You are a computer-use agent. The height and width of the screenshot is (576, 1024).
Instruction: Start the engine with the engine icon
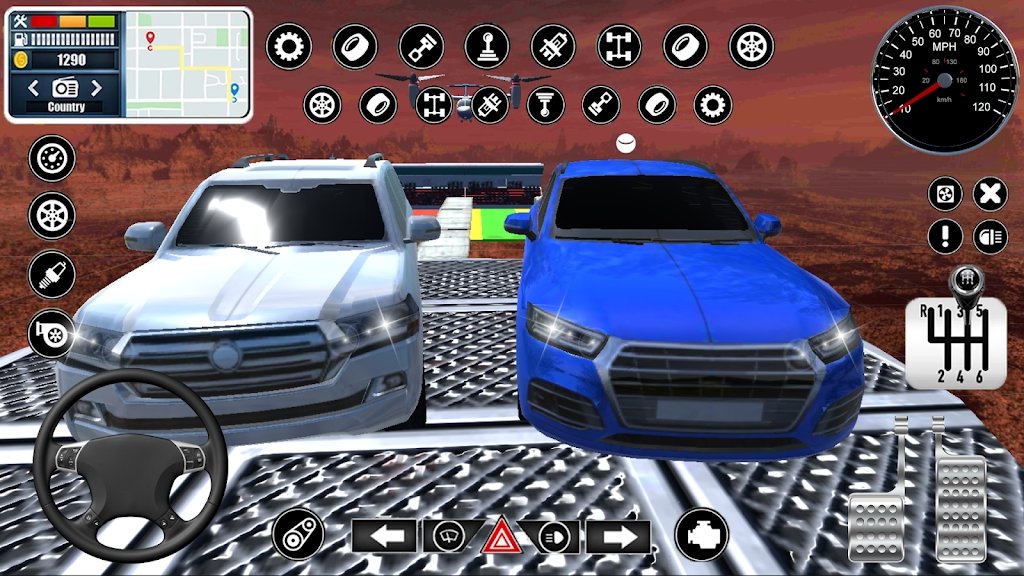point(701,534)
